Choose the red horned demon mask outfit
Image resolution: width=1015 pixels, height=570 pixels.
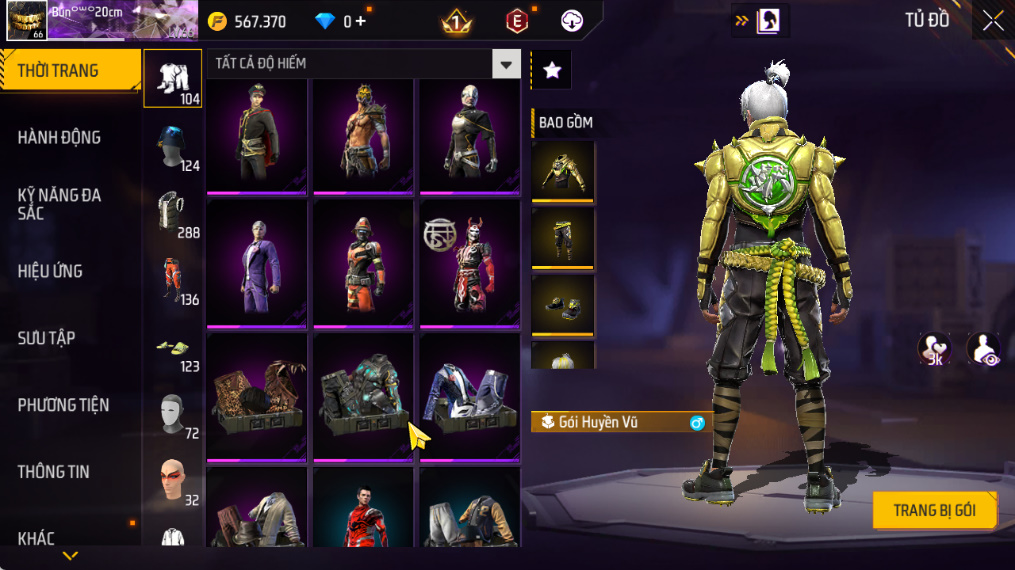coord(469,264)
